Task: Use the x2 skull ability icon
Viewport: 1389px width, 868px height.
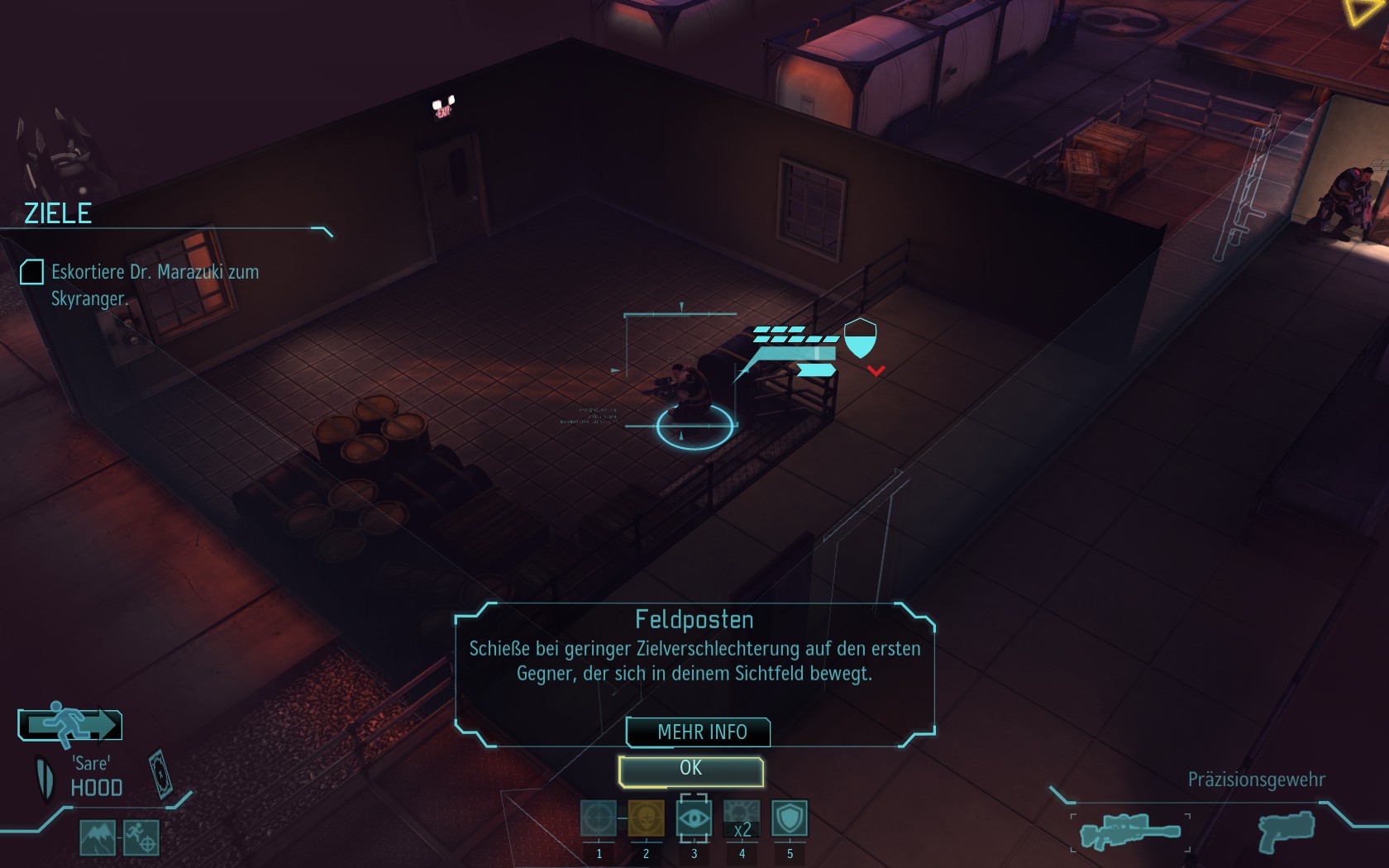Action: 742,818
